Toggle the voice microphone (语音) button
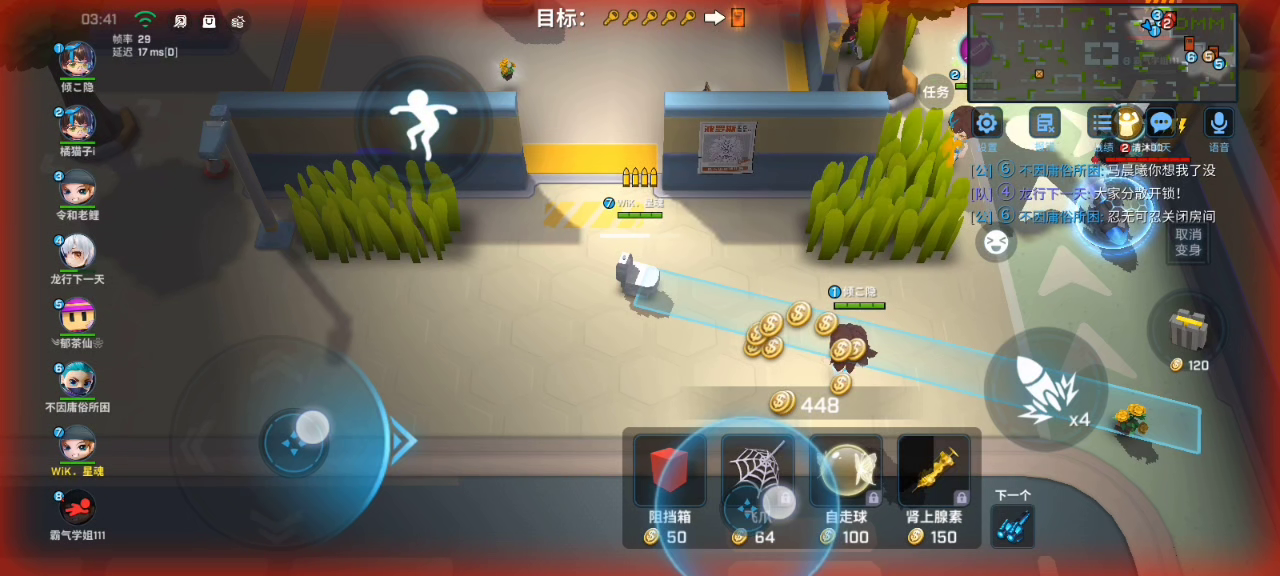 pos(1218,124)
